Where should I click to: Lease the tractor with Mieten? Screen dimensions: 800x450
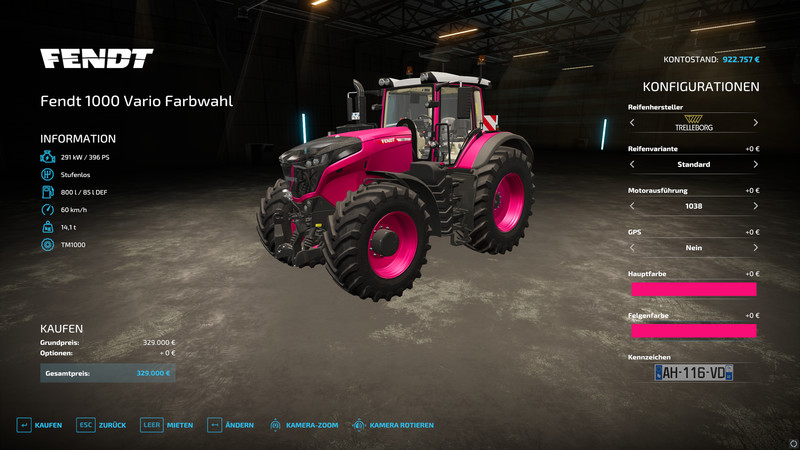point(167,425)
